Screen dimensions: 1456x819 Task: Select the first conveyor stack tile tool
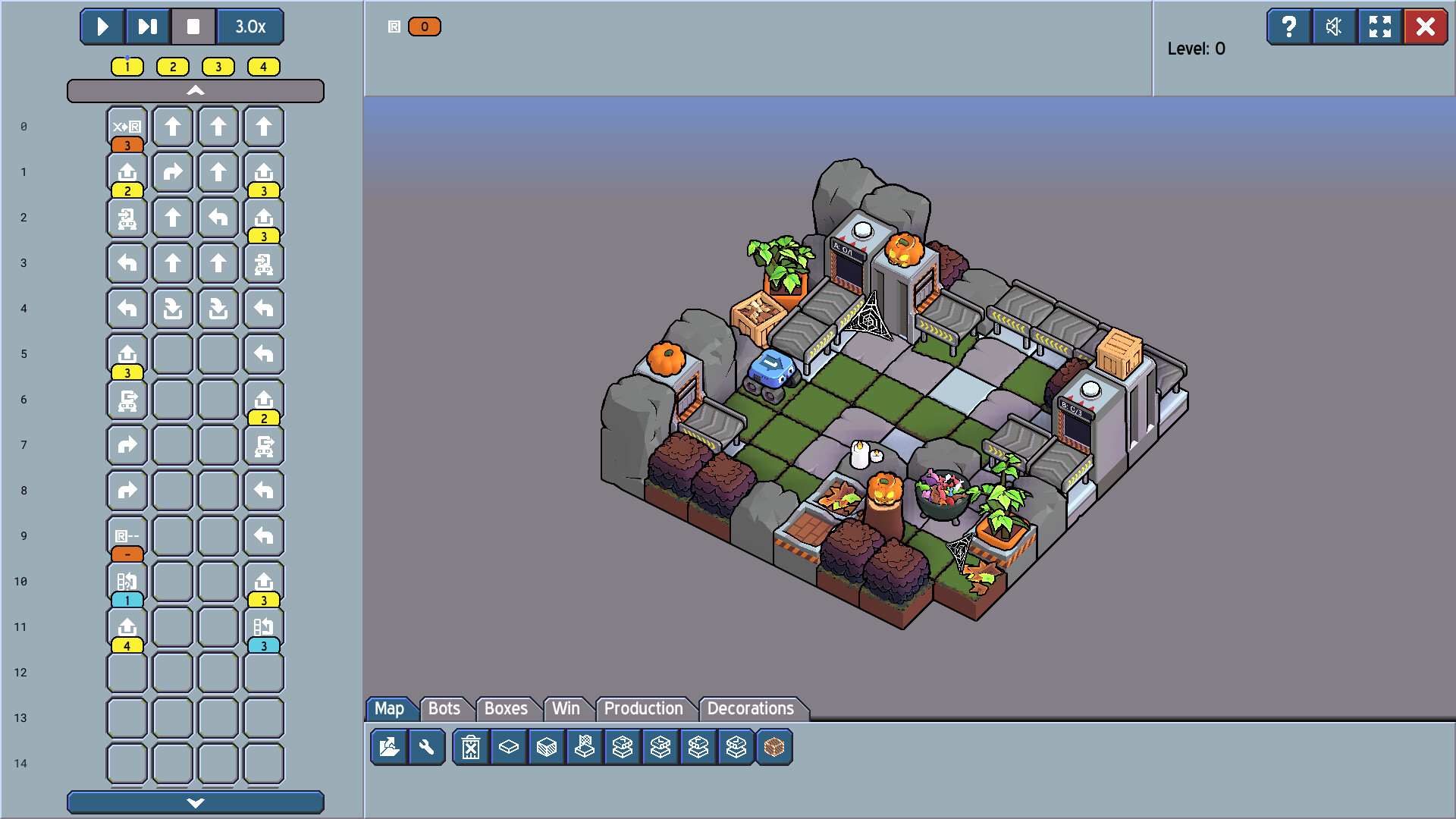click(622, 748)
